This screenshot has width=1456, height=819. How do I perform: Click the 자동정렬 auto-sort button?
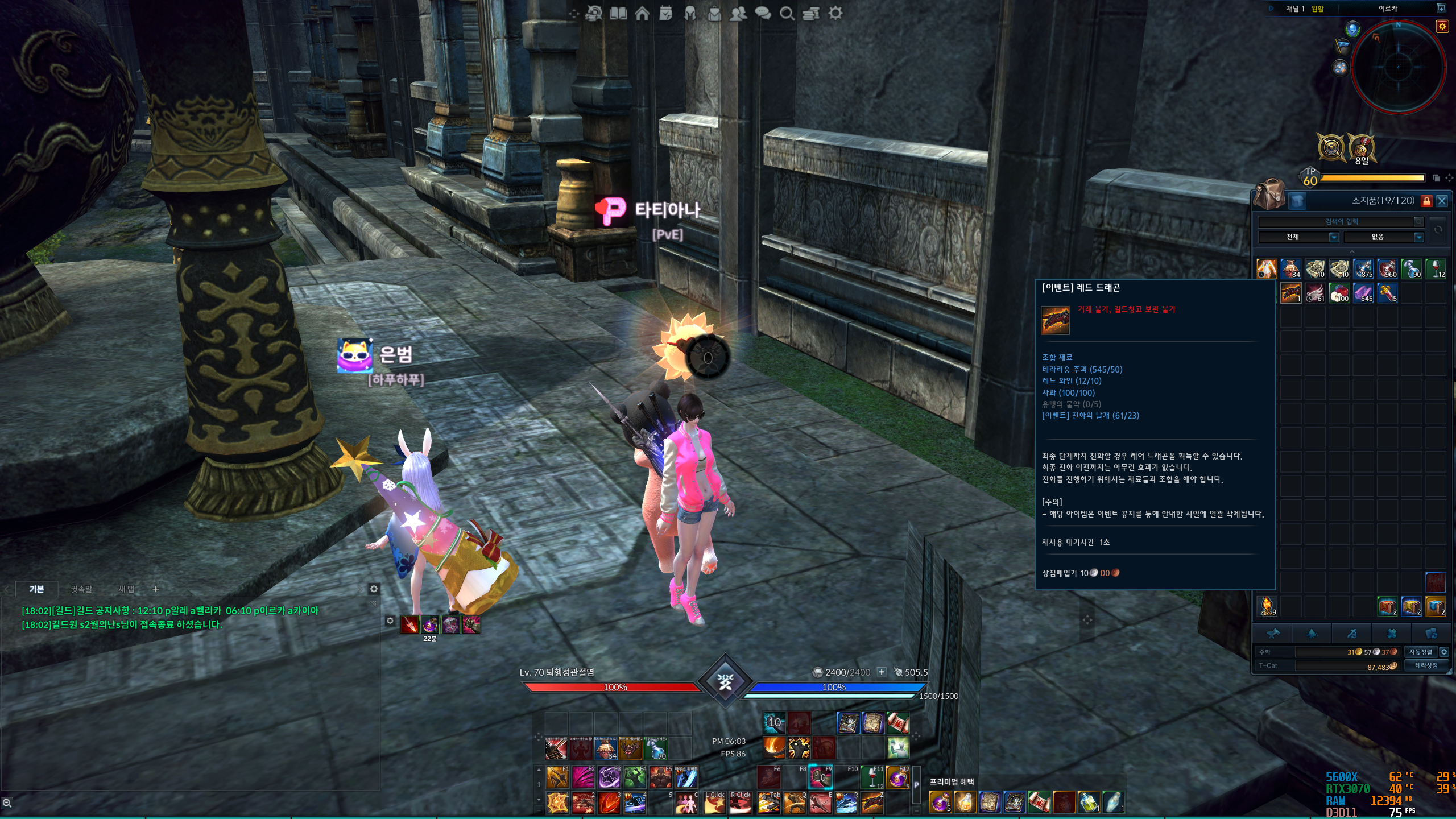click(1420, 652)
